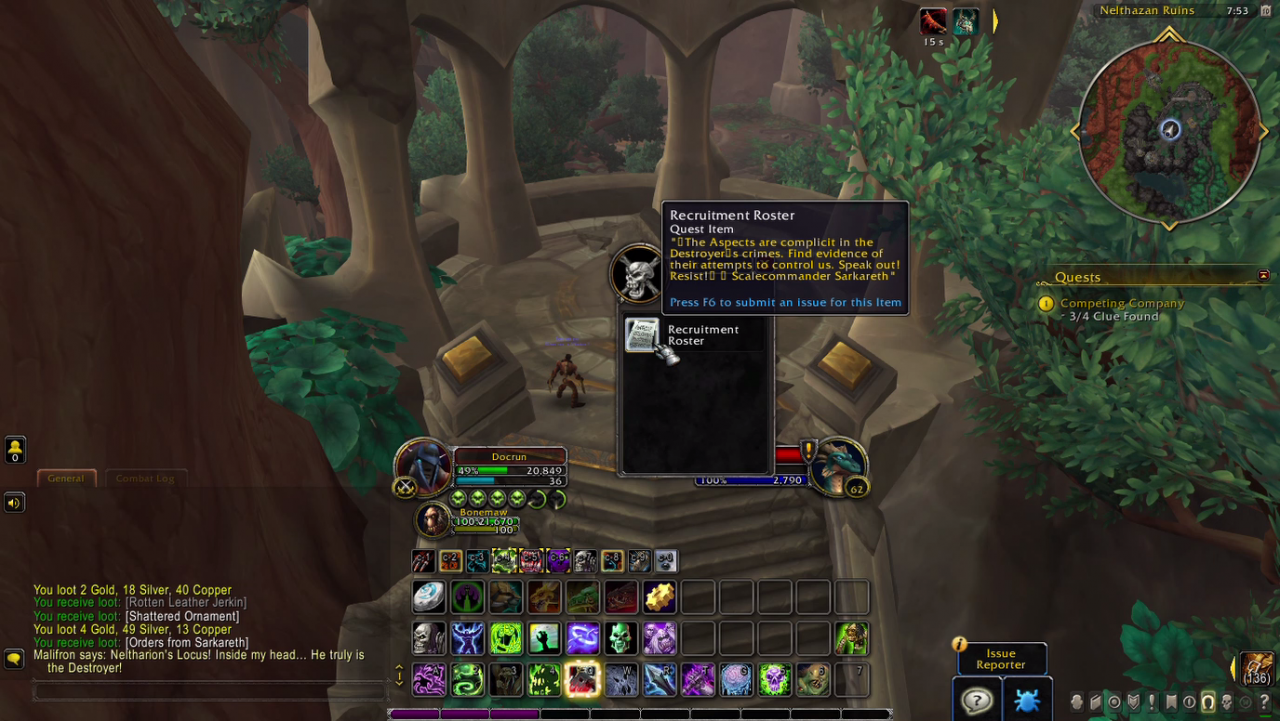The width and height of the screenshot is (1280, 721).
Task: Click the blue bug report button
Action: 1027,700
